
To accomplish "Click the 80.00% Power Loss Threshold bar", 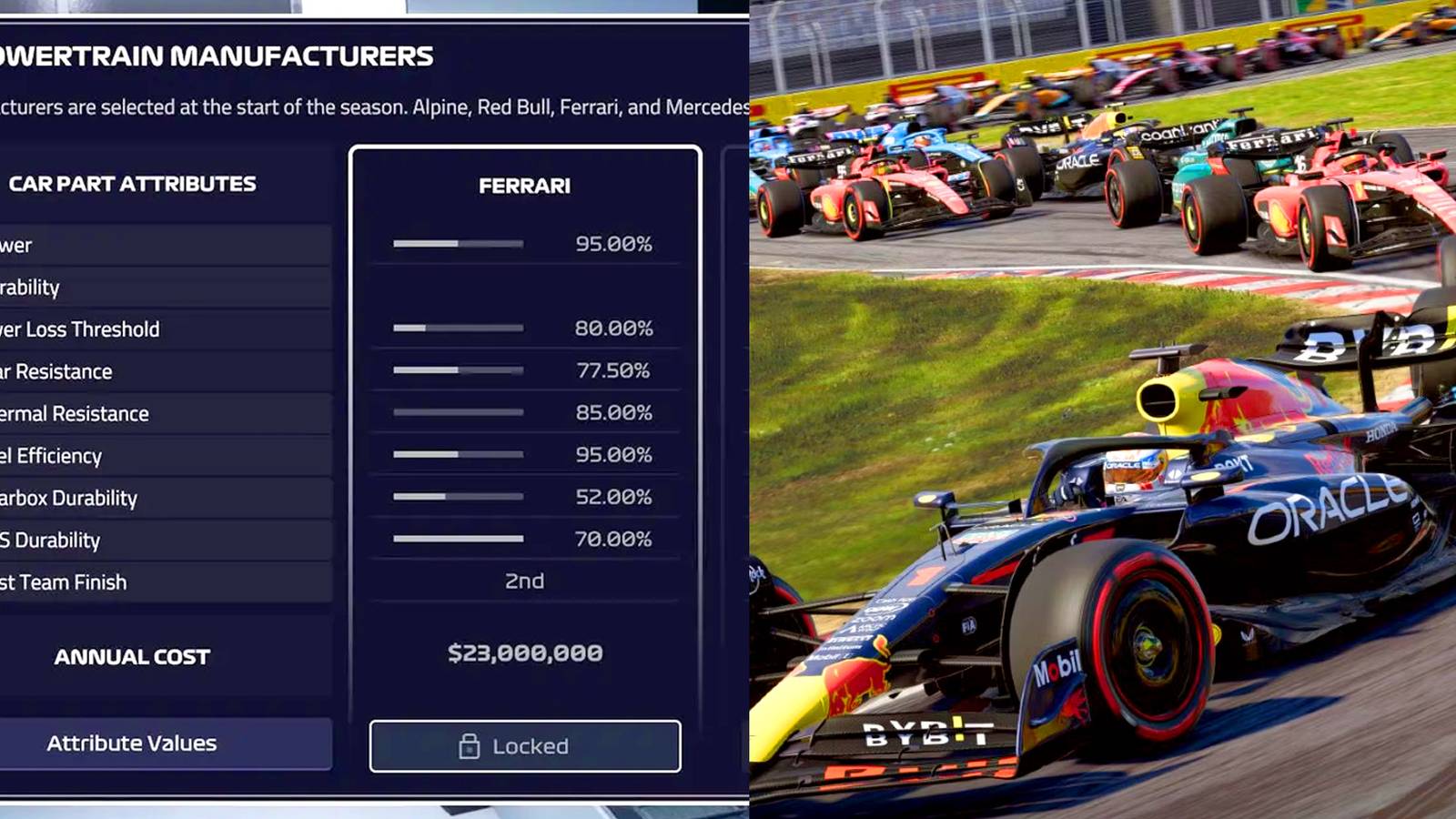I will click(x=458, y=328).
